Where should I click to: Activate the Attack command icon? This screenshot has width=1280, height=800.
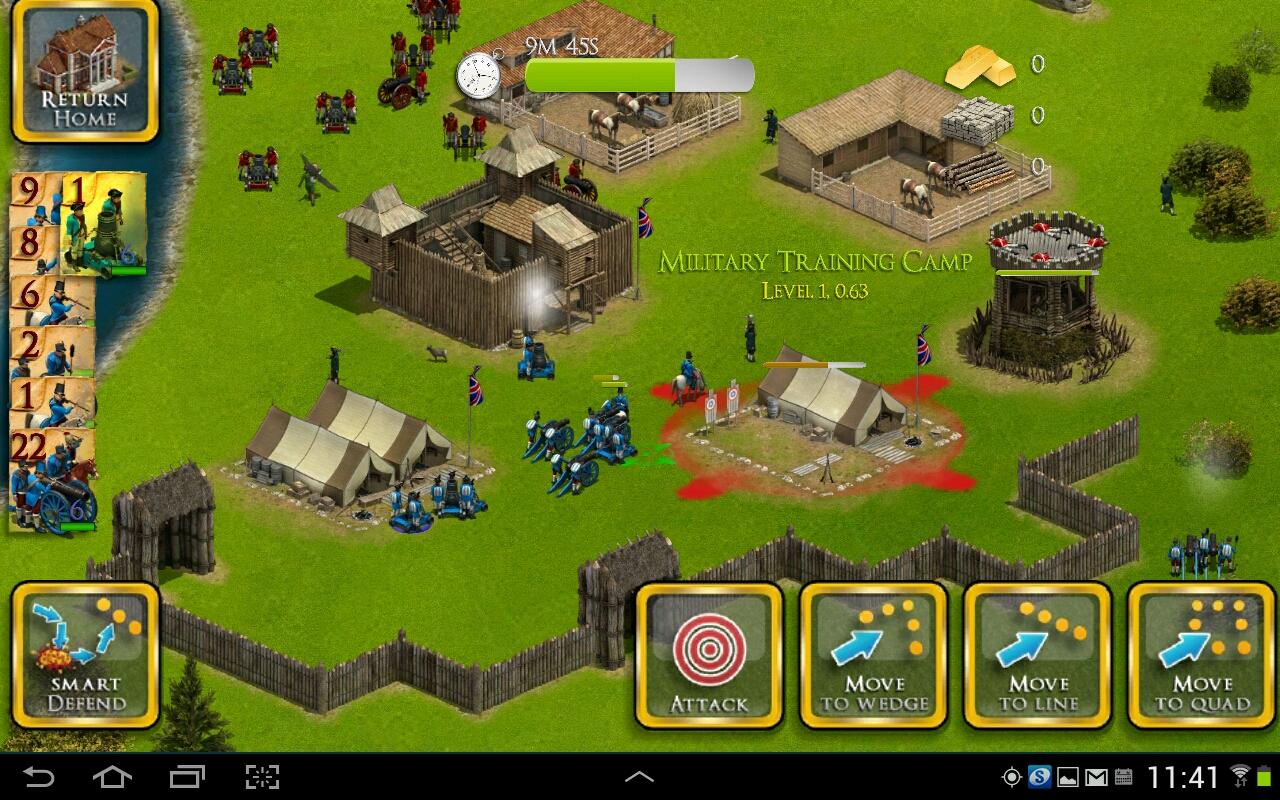click(x=710, y=655)
